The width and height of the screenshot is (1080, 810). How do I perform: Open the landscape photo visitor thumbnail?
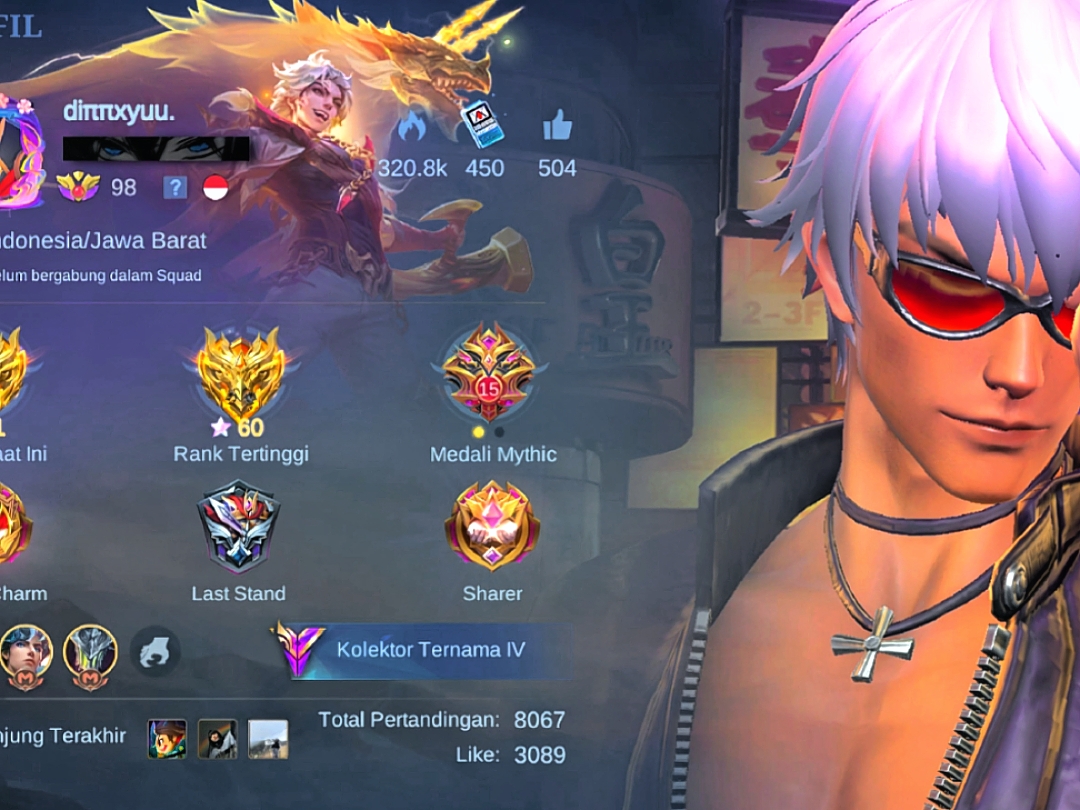point(267,739)
